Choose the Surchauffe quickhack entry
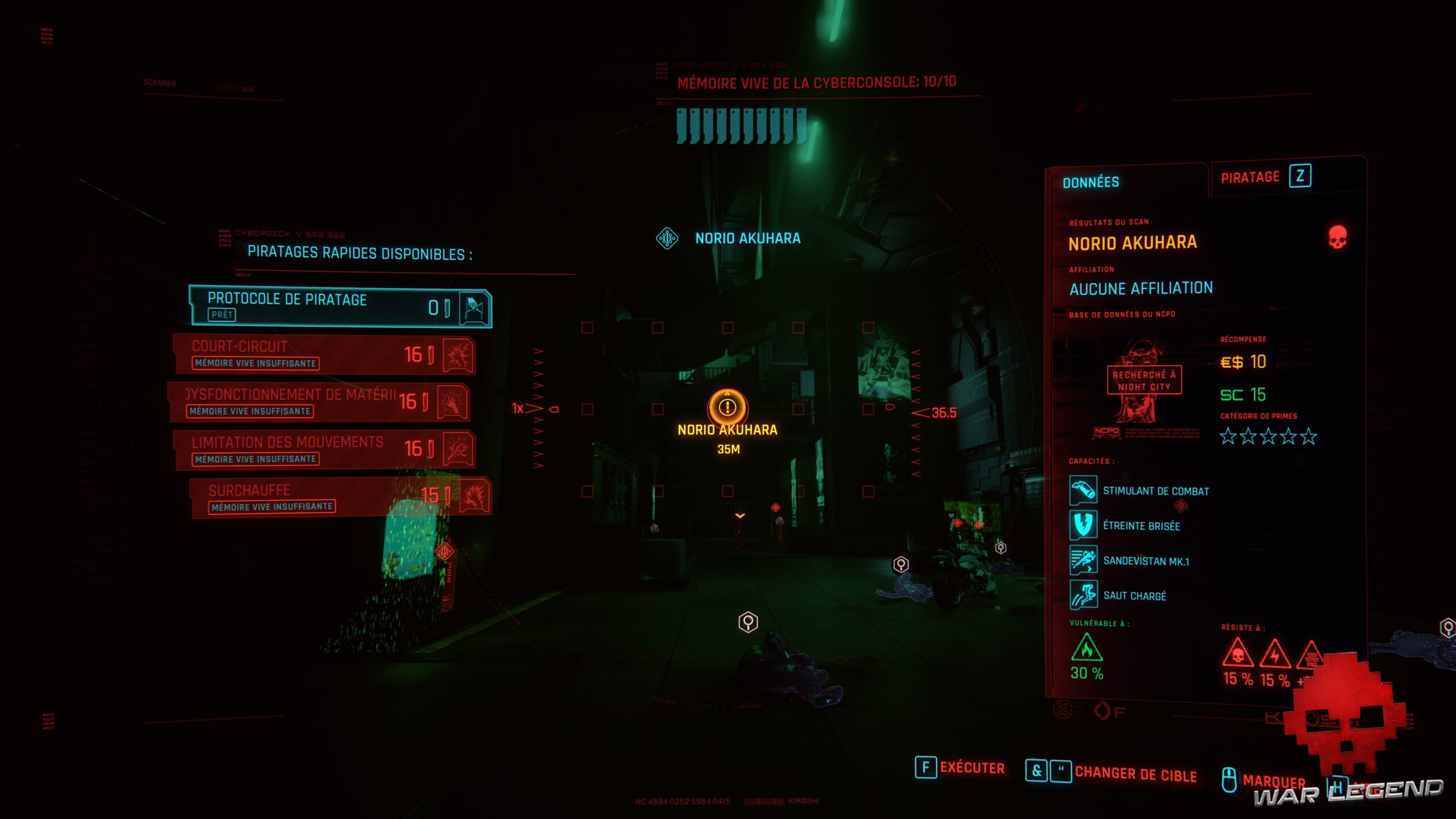This screenshot has height=819, width=1456. [340, 497]
